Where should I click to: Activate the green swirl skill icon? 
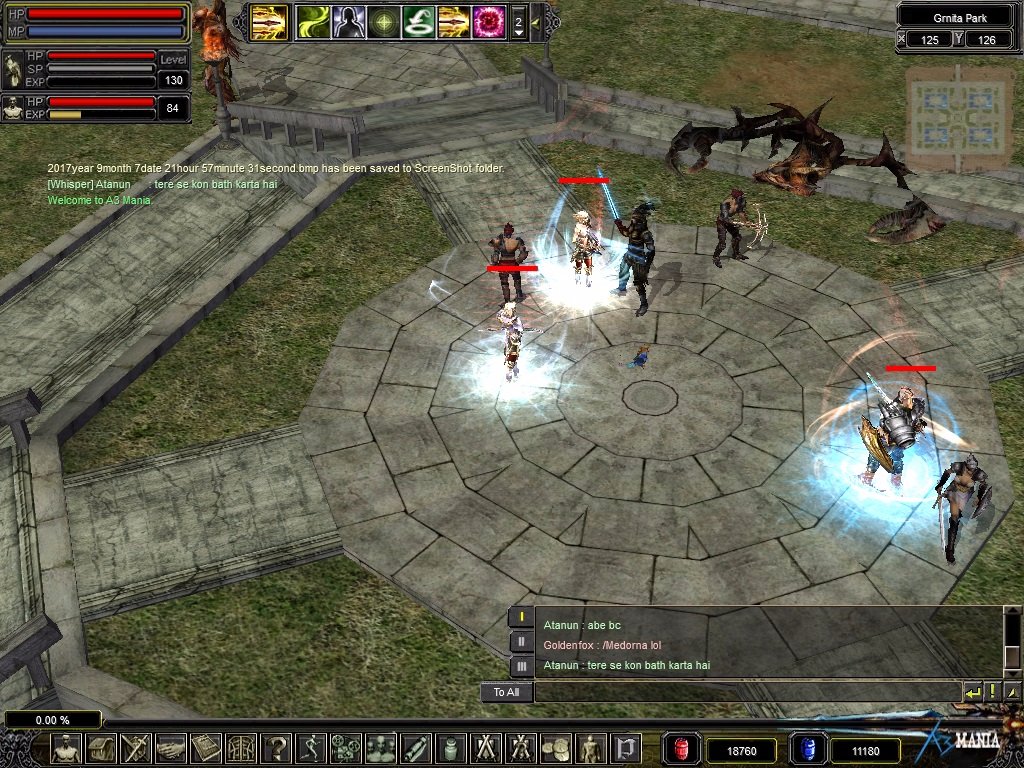(312, 21)
